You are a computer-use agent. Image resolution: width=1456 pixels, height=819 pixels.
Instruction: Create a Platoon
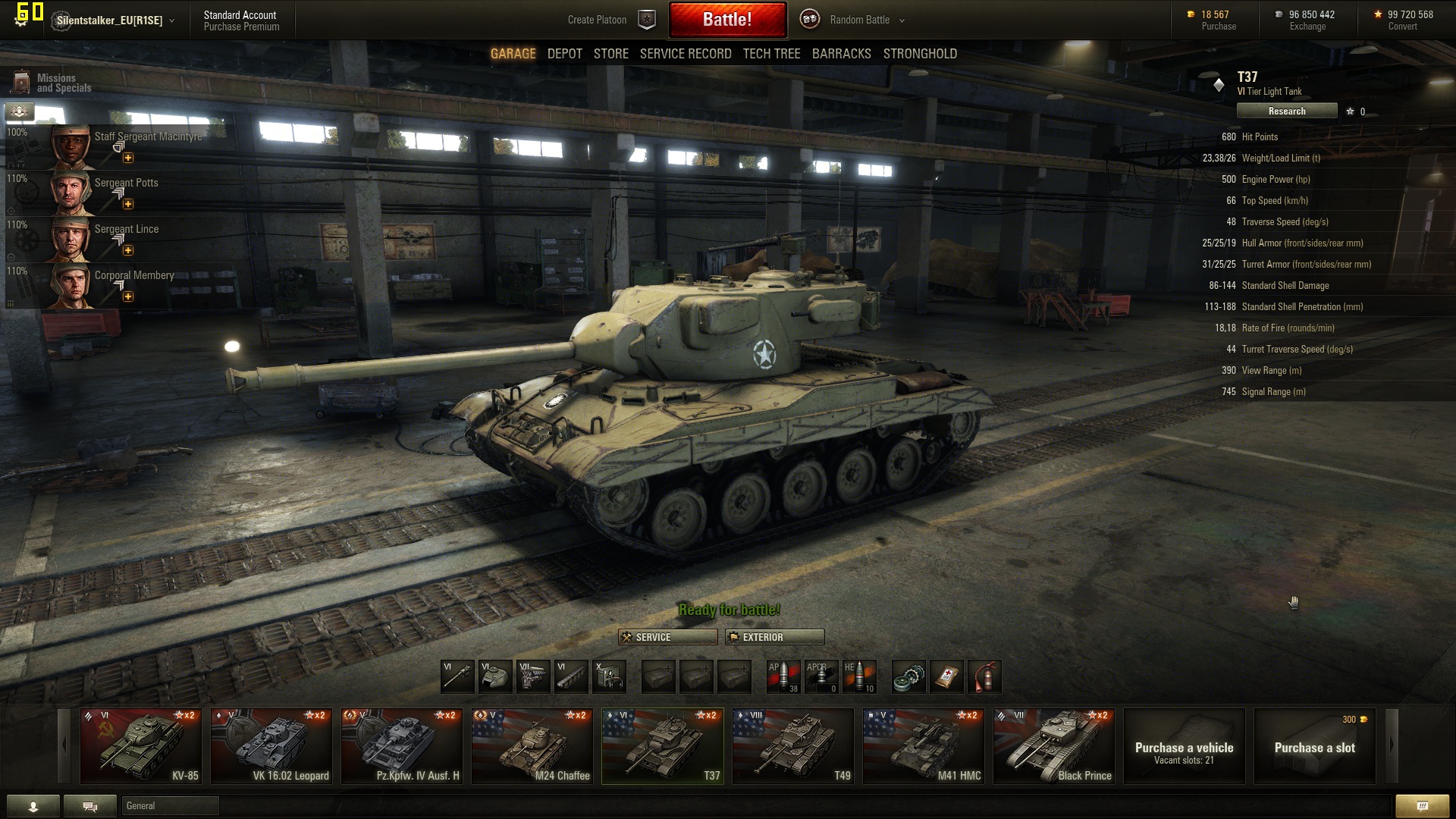[610, 20]
